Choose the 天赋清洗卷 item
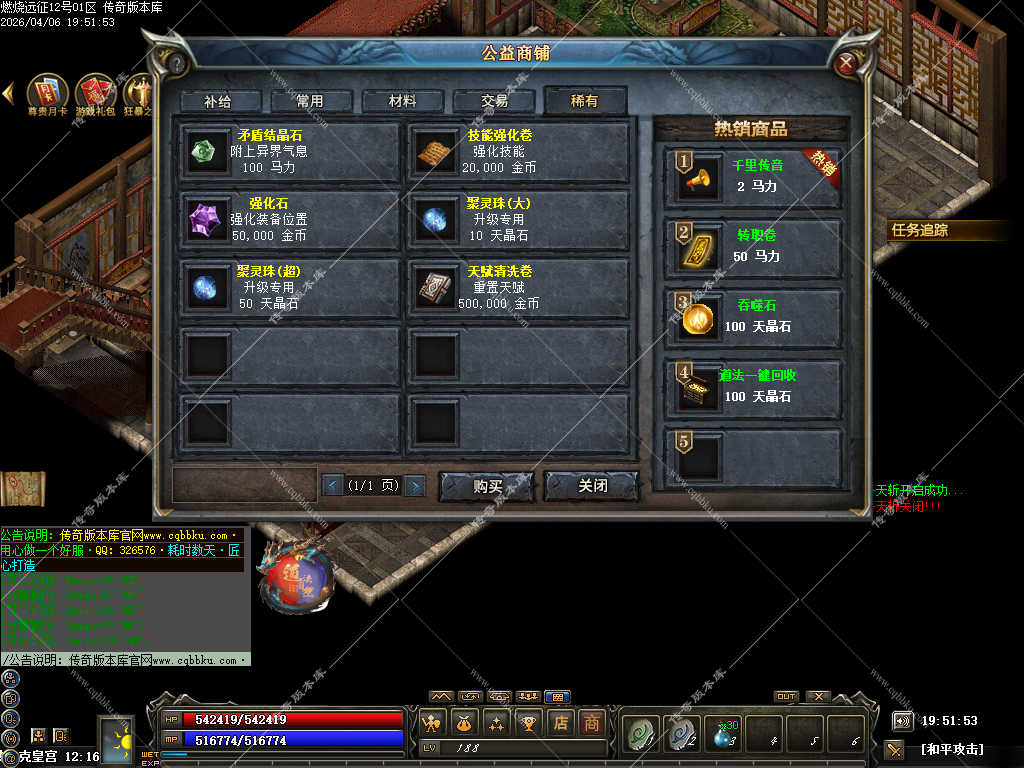This screenshot has height=768, width=1024. click(518, 288)
